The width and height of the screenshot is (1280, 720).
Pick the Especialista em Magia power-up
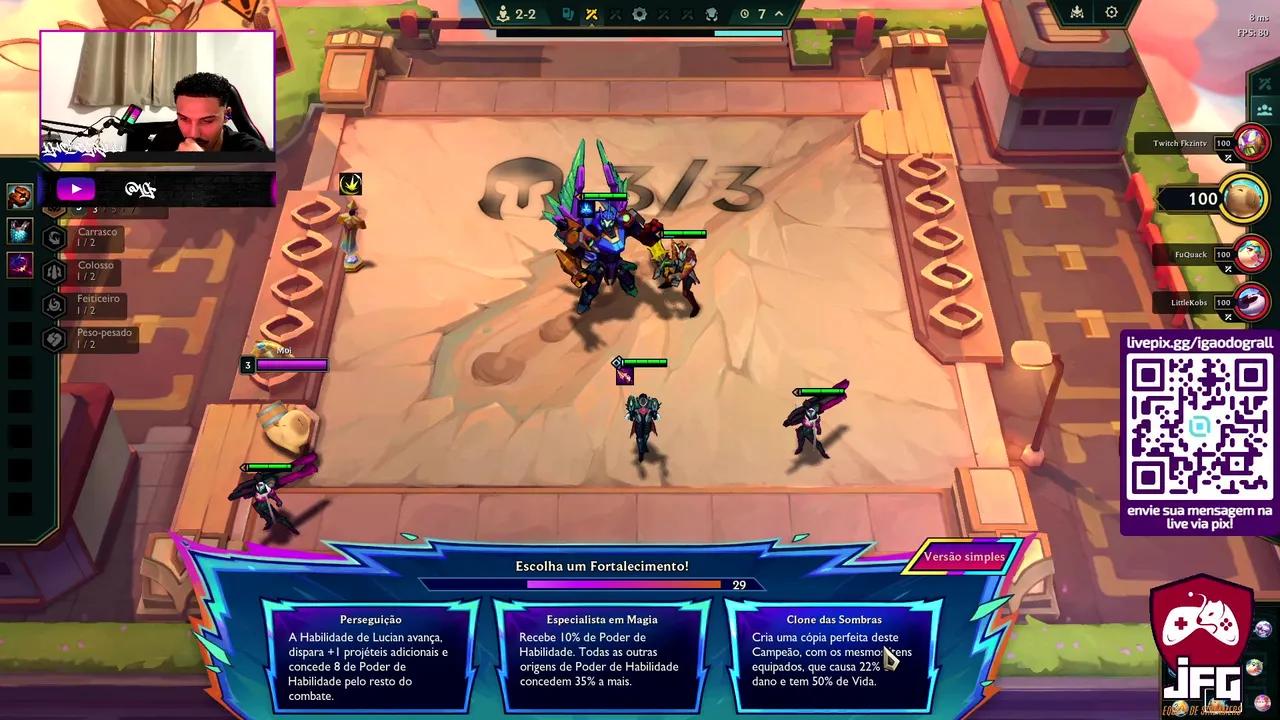coord(602,657)
